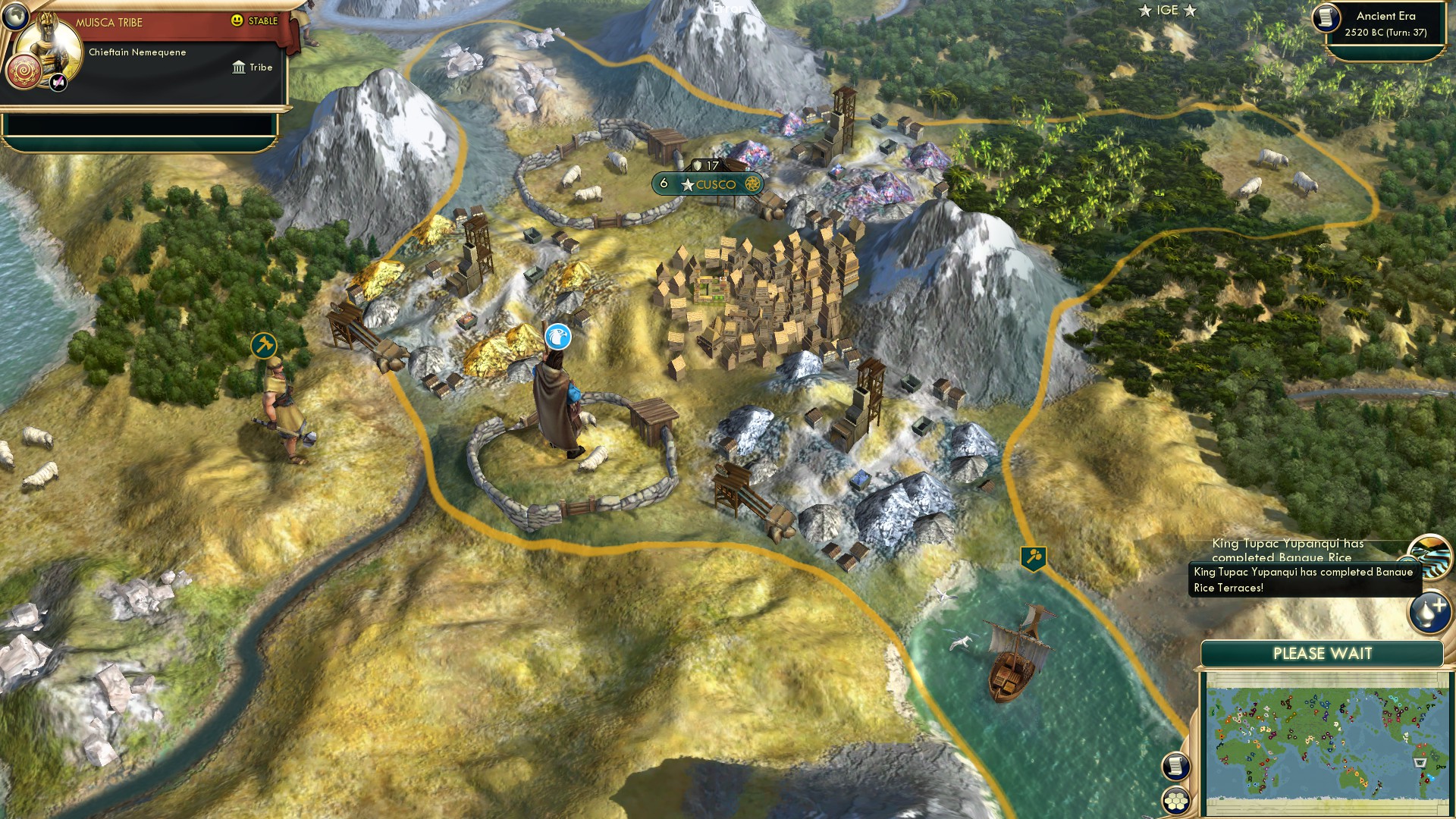Open the notification log scroll icon
This screenshot has width=1456, height=819.
1175,766
